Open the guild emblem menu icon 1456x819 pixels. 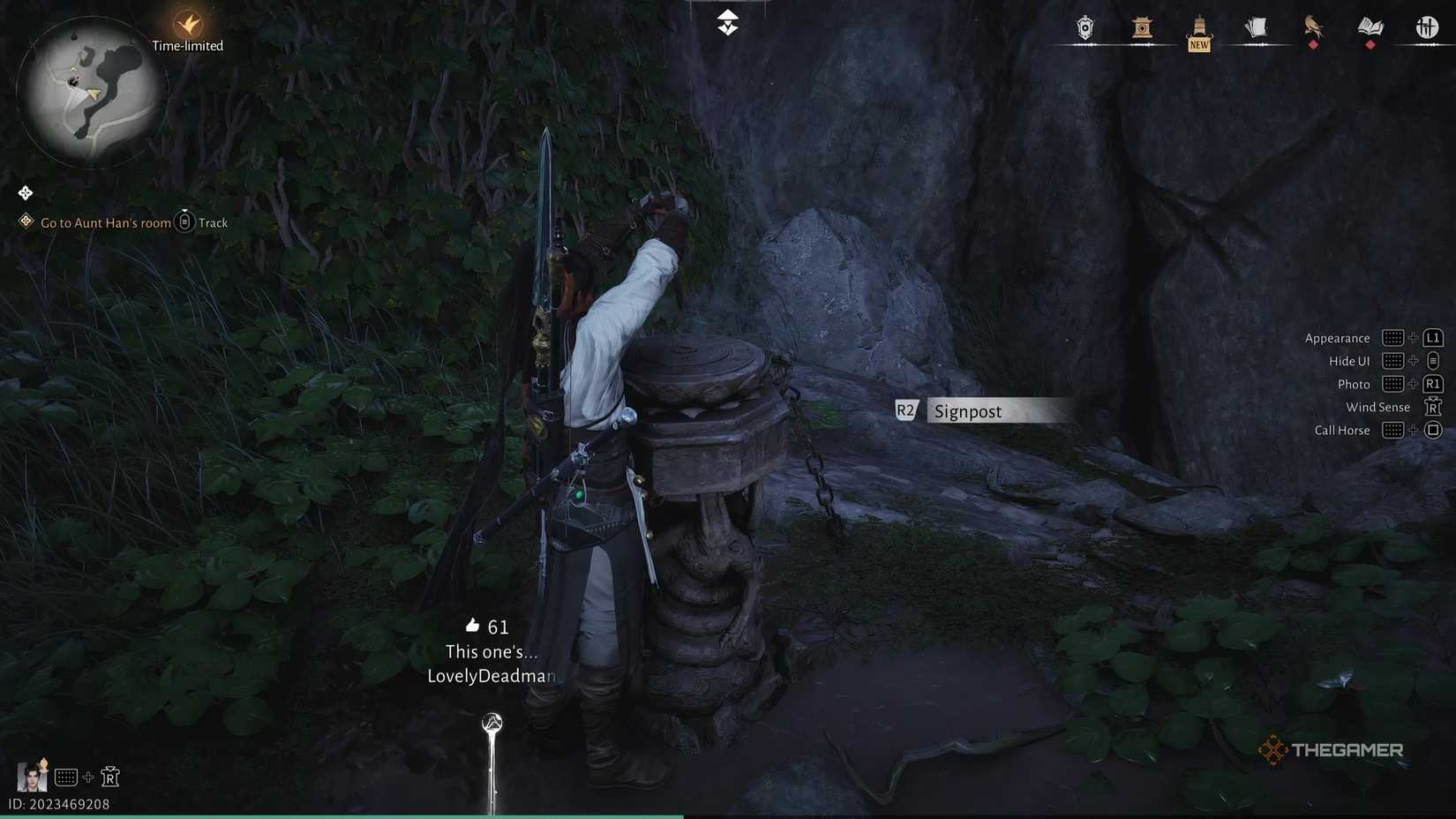click(1084, 27)
